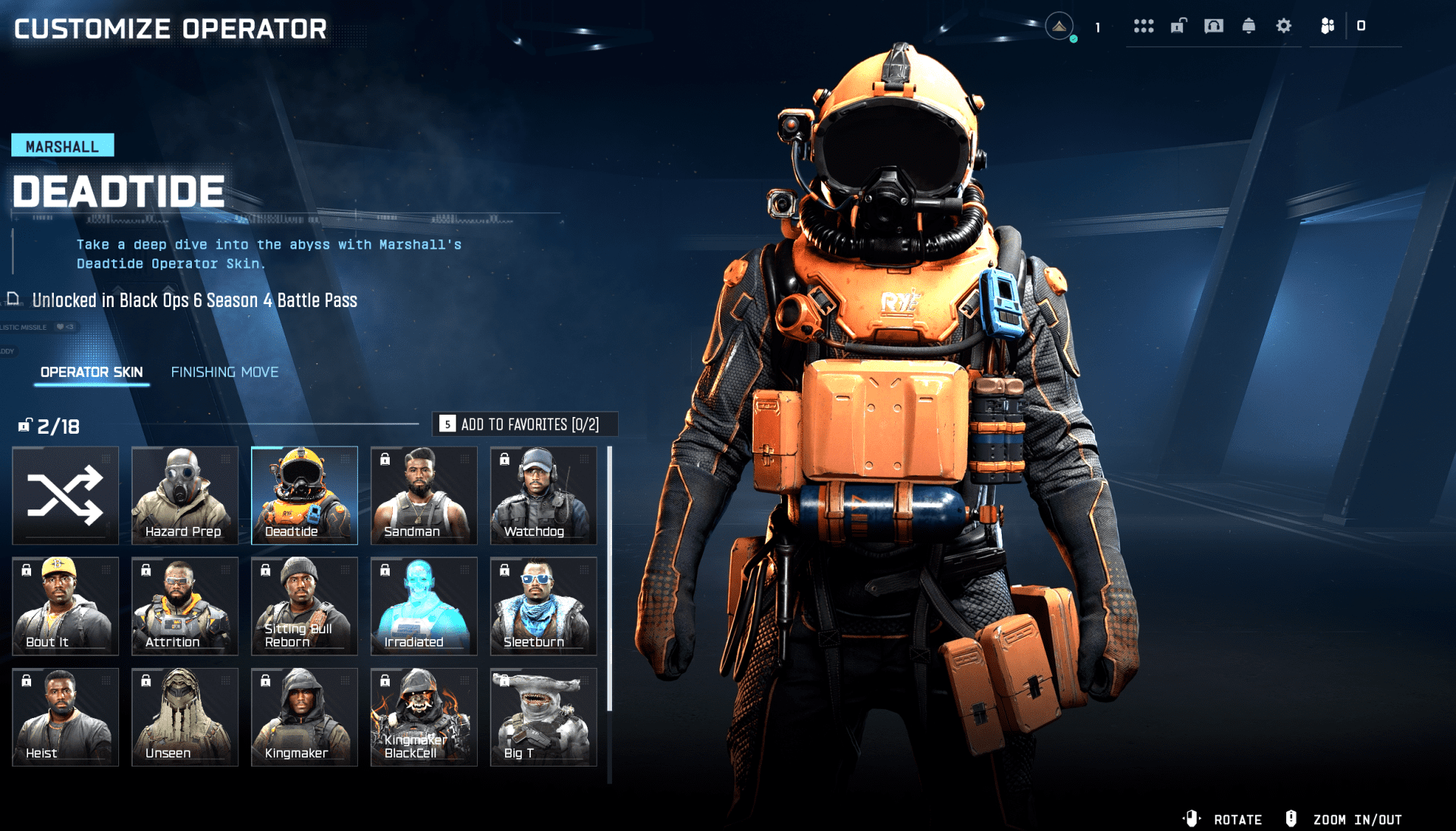Choose the Watchdog operator skin

pos(543,495)
